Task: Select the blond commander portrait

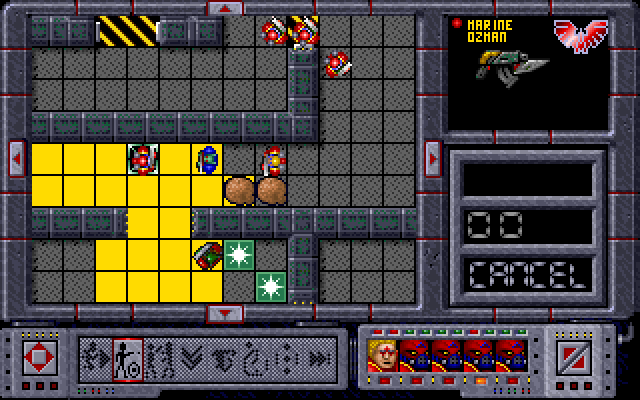Action: click(382, 355)
